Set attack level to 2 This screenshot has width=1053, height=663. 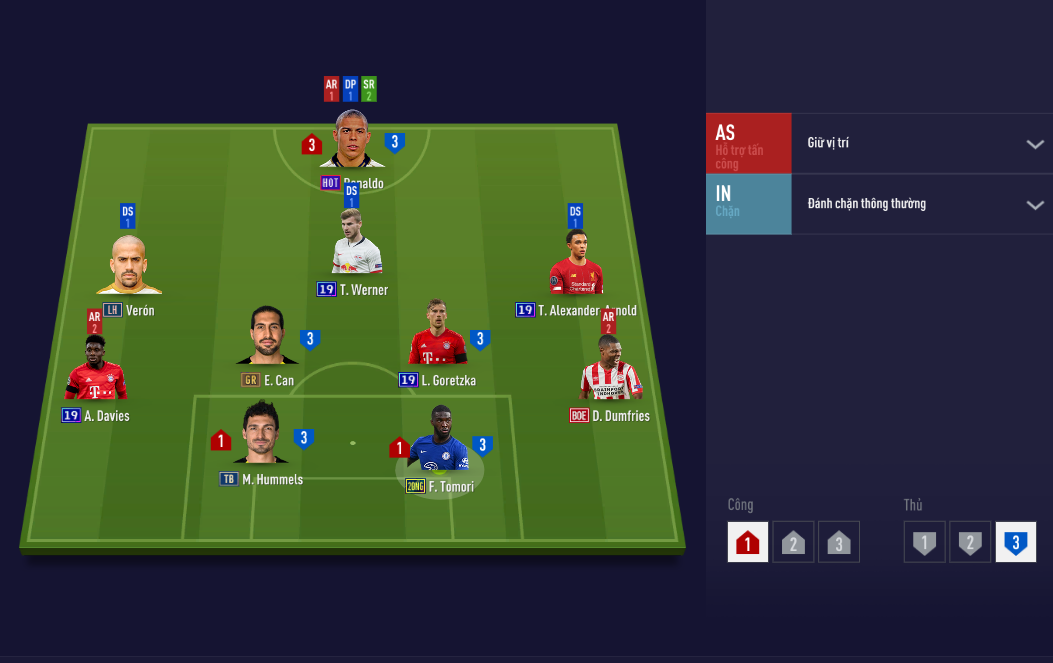pos(793,542)
